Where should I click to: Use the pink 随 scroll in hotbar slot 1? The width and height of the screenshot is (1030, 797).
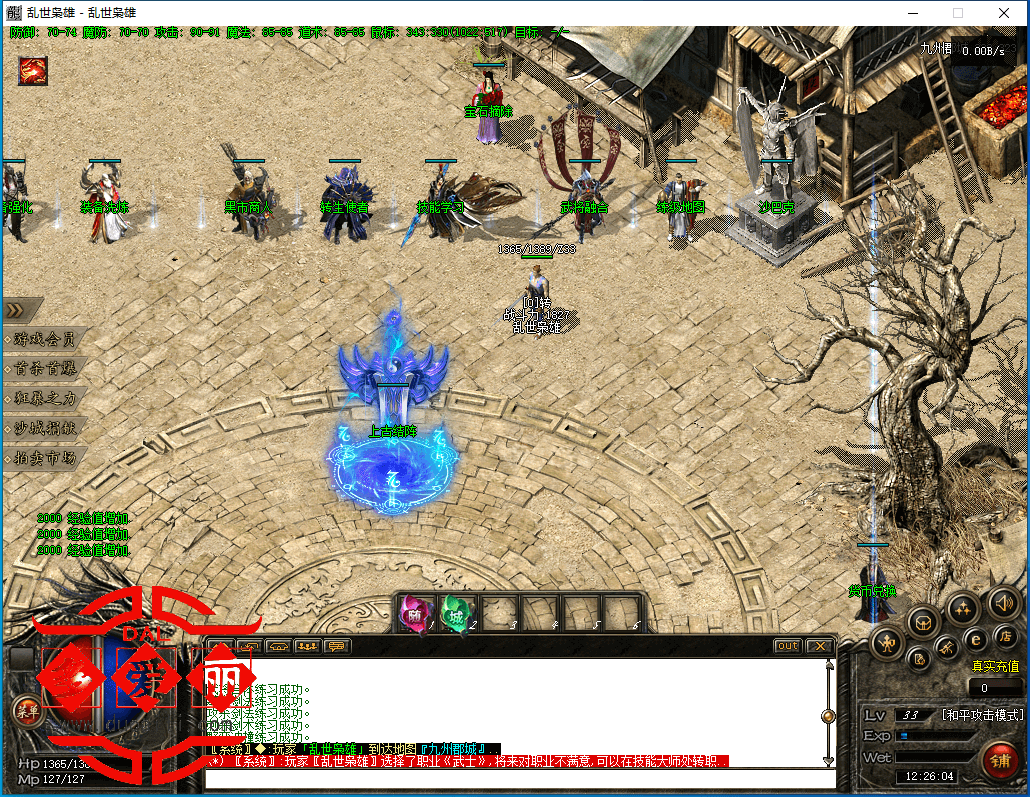click(415, 611)
